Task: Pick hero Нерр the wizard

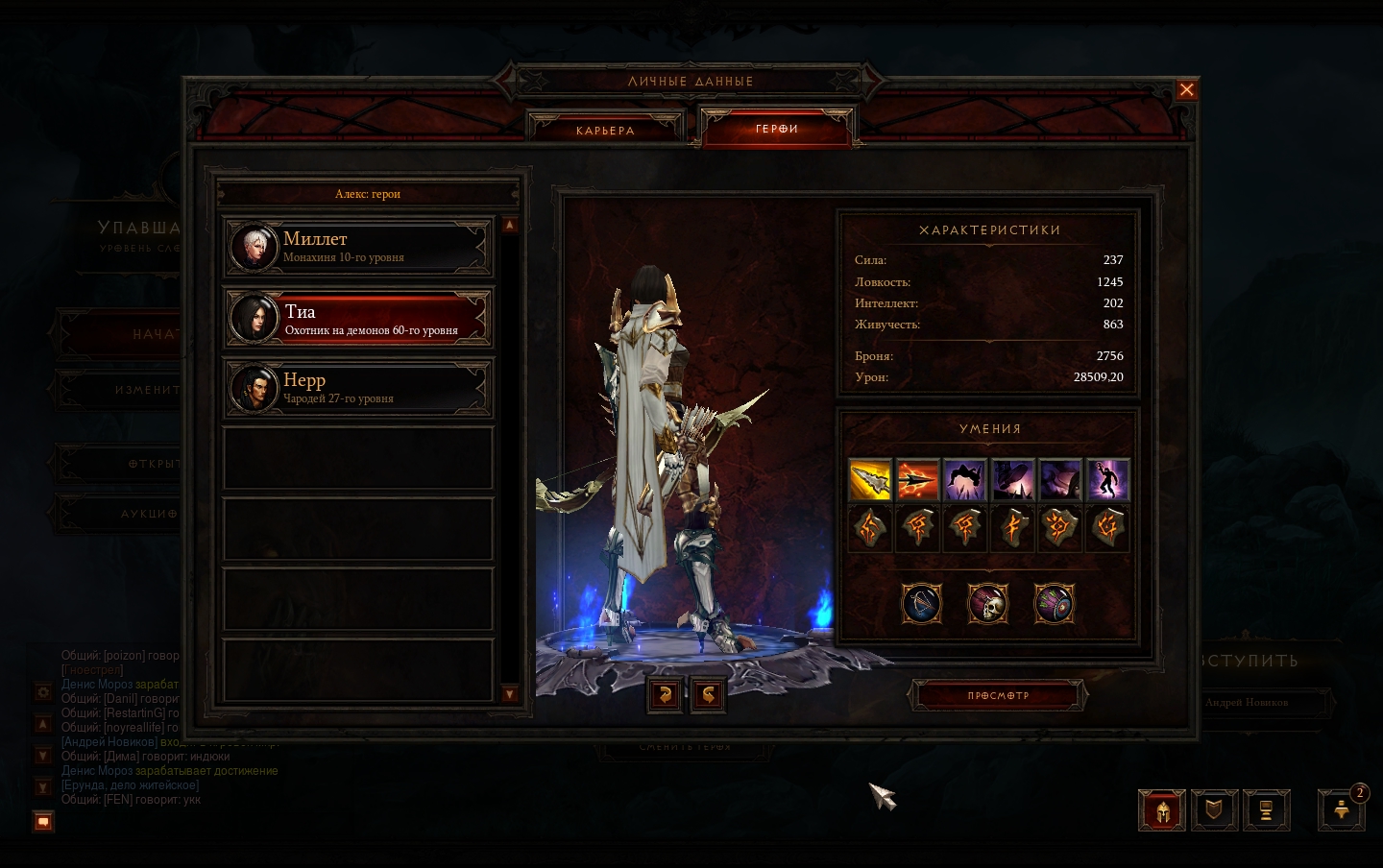Action: click(x=357, y=388)
